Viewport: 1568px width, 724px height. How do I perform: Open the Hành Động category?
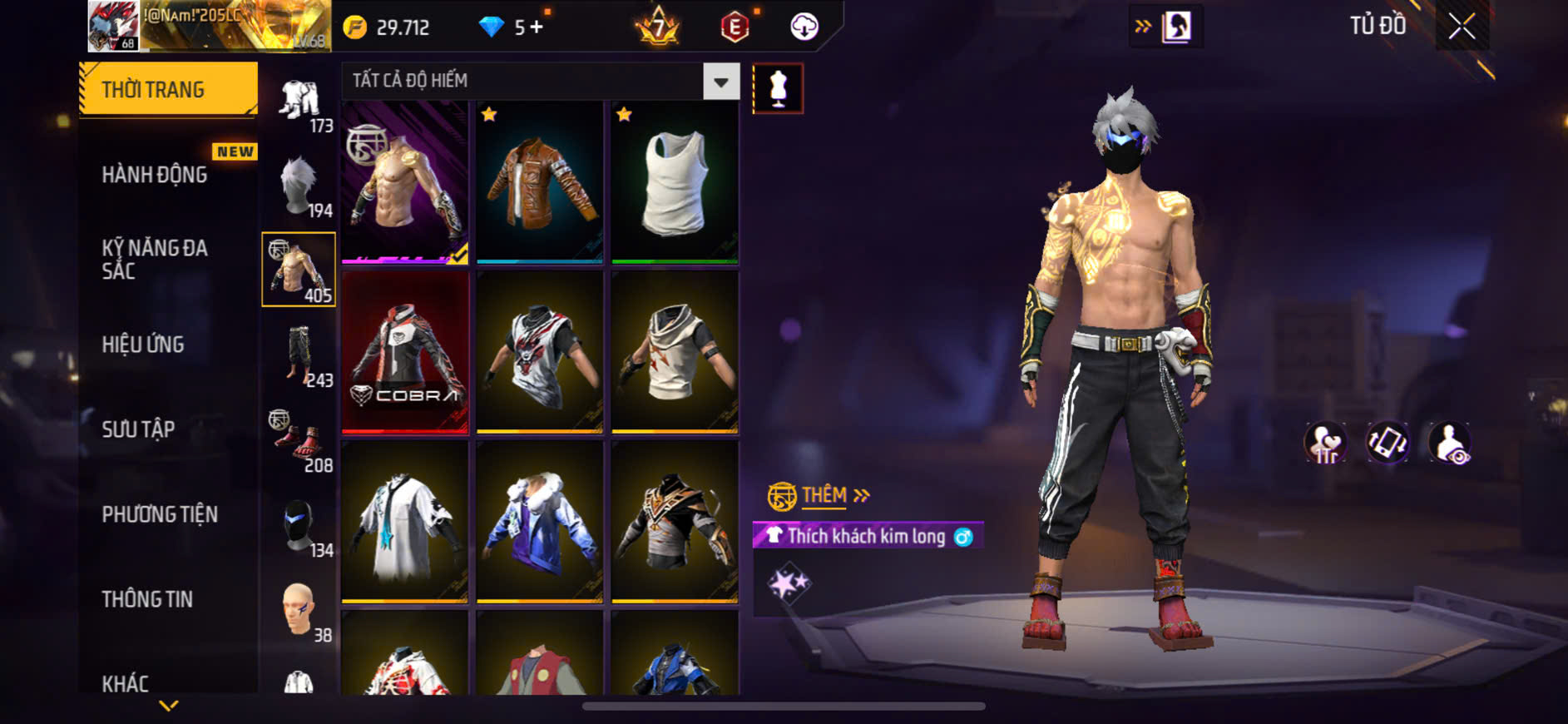[155, 175]
